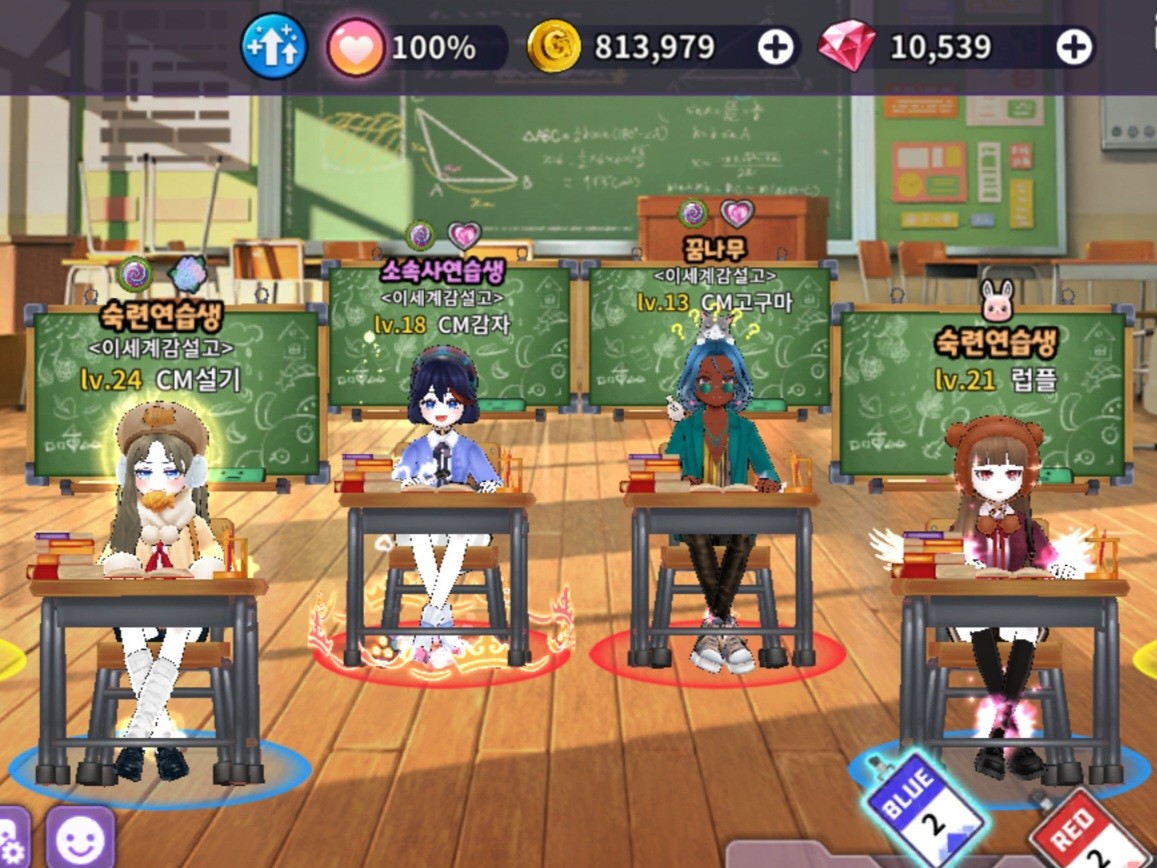1157x868 pixels.
Task: Add more gold with the coin plus button
Action: point(775,47)
